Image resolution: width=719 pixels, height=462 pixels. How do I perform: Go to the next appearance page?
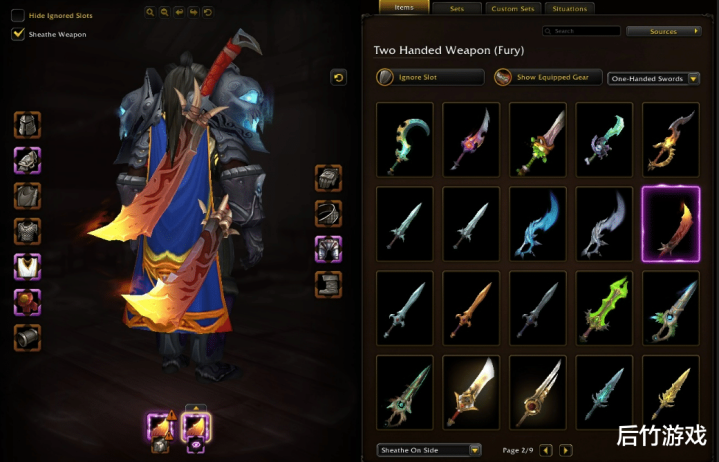tap(566, 450)
